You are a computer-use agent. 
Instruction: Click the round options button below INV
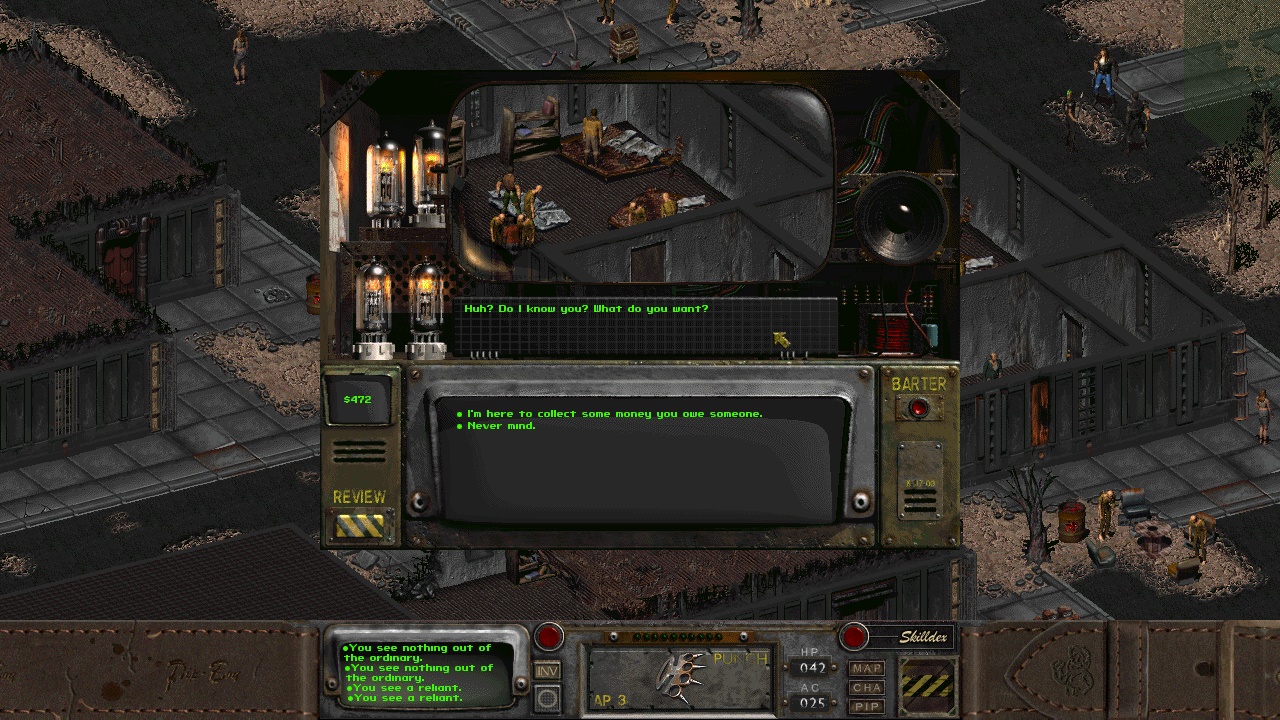[547, 698]
